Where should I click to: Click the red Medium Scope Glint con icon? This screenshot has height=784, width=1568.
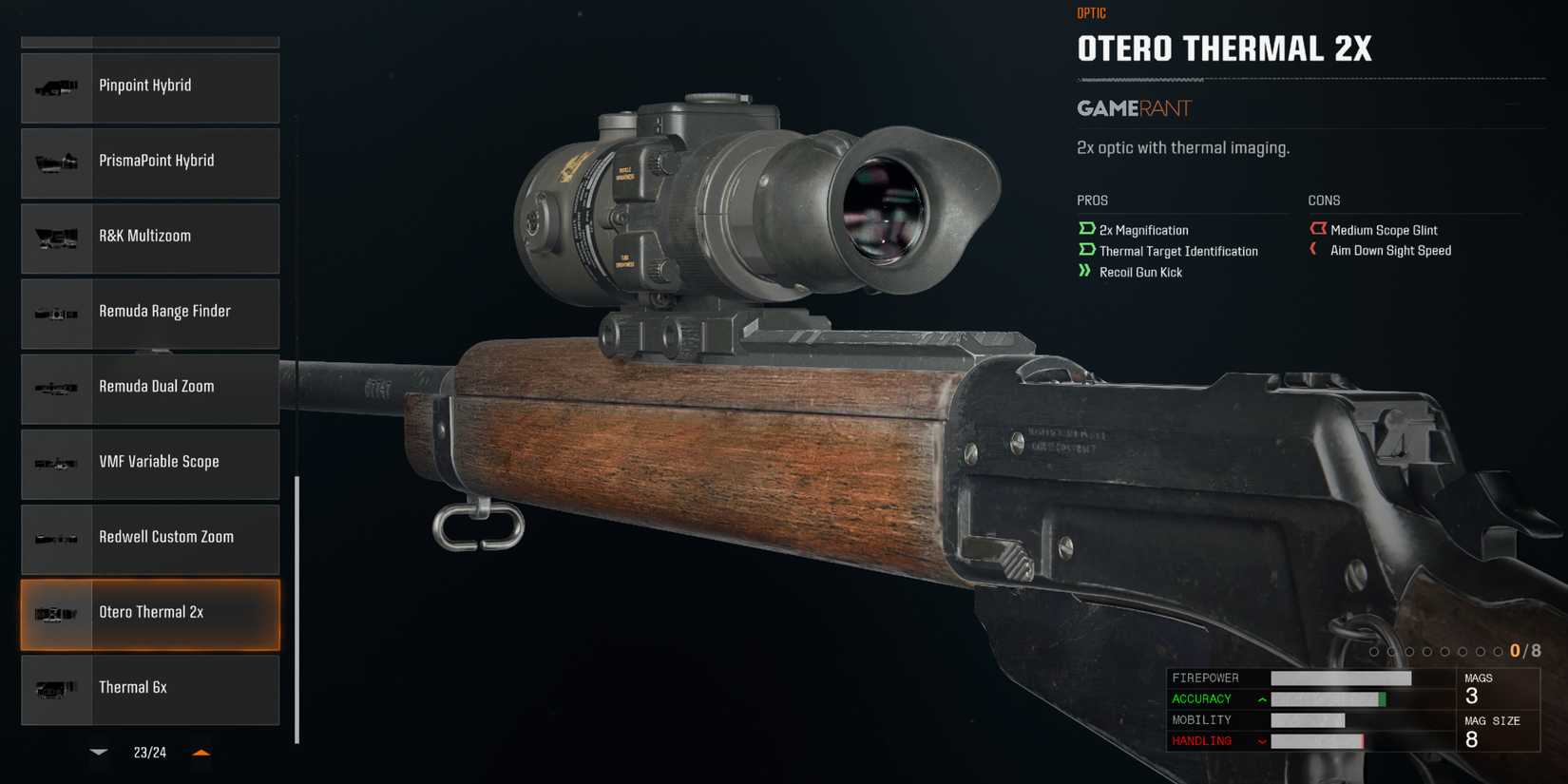coord(1318,228)
